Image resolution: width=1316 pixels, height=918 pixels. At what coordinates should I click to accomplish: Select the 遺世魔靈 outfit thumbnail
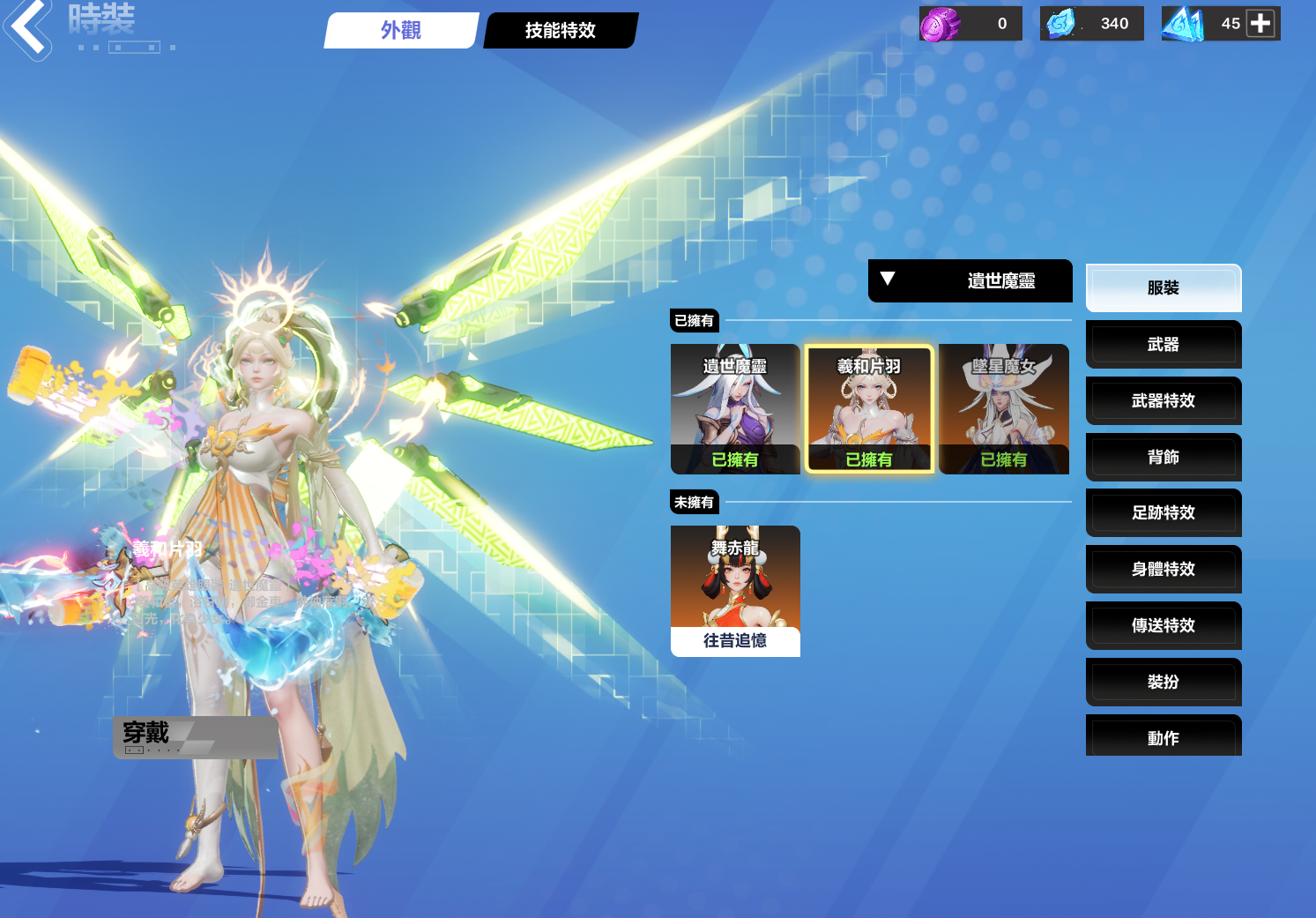735,409
